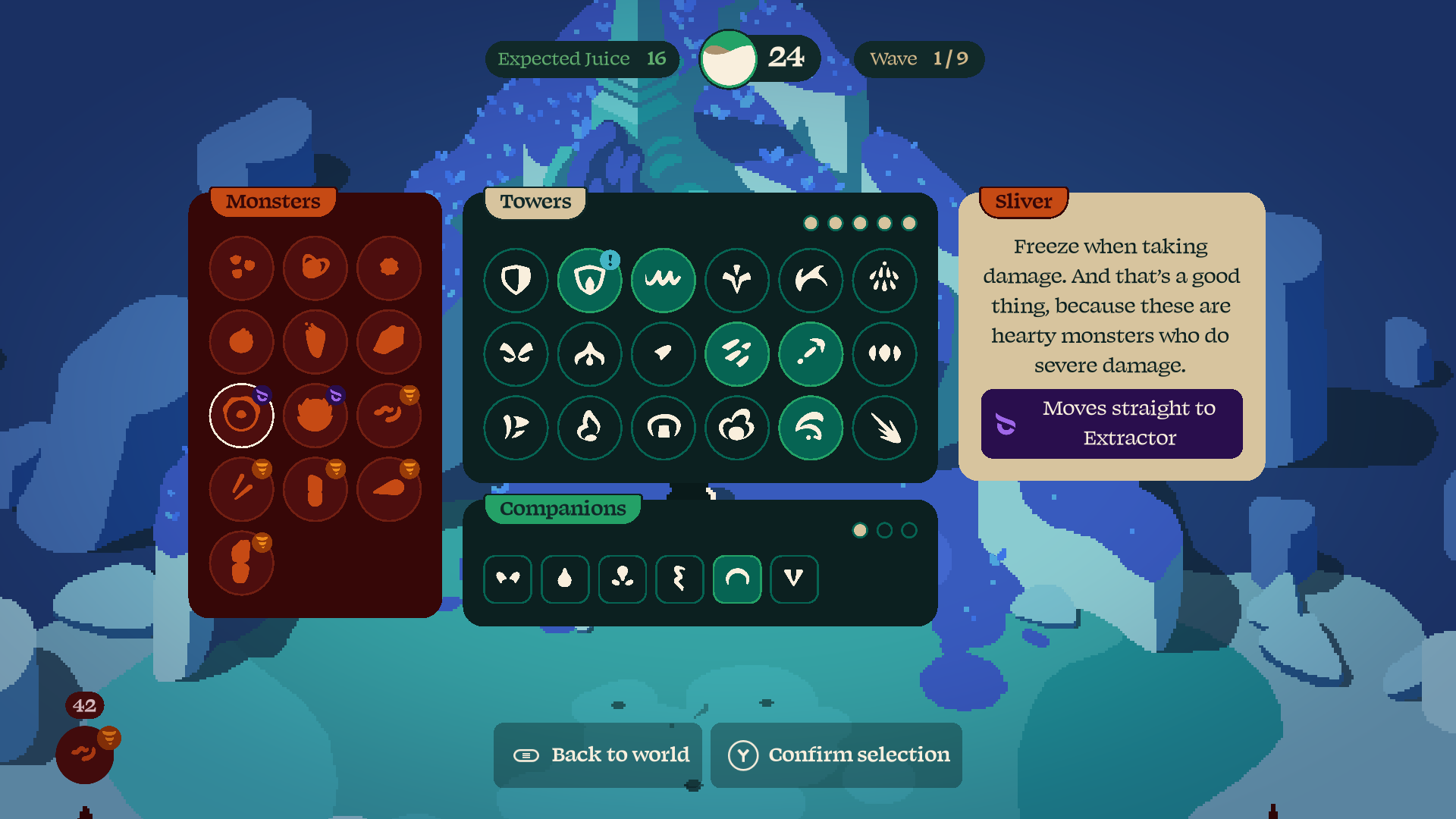Image resolution: width=1456 pixels, height=819 pixels.
Task: Select the plain shield tower icon
Action: click(x=516, y=280)
